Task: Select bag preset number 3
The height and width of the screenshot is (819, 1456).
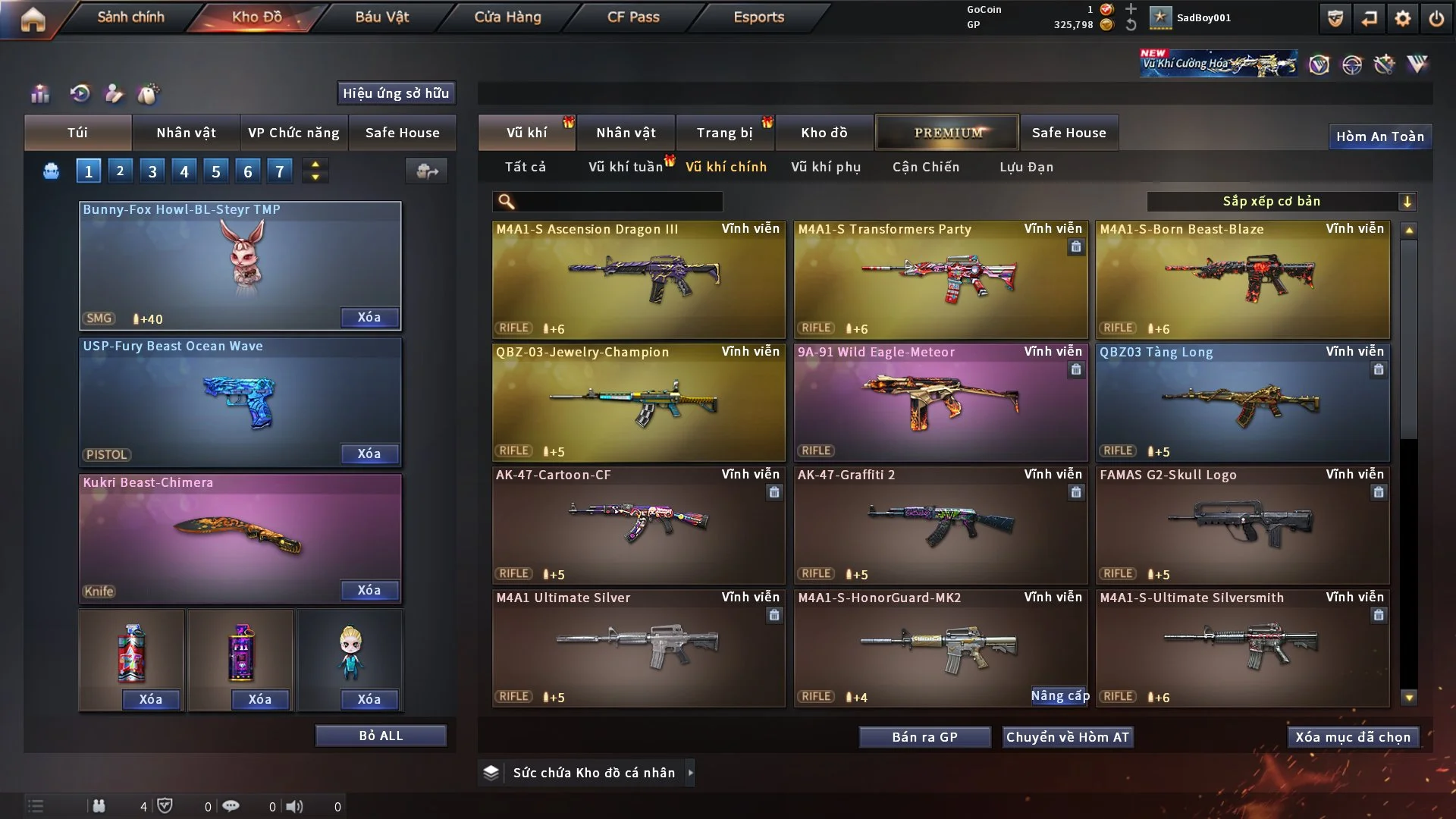Action: pyautogui.click(x=152, y=171)
